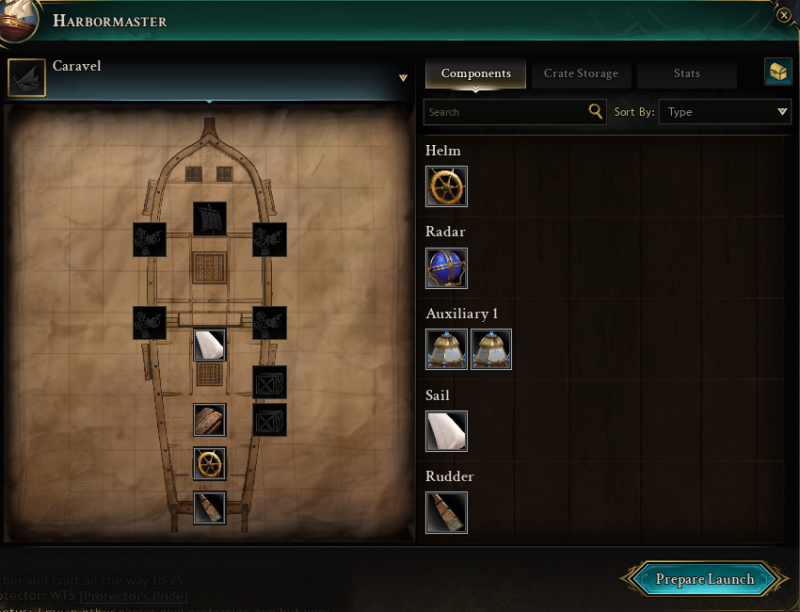Select the Rudder component in the list

(446, 512)
